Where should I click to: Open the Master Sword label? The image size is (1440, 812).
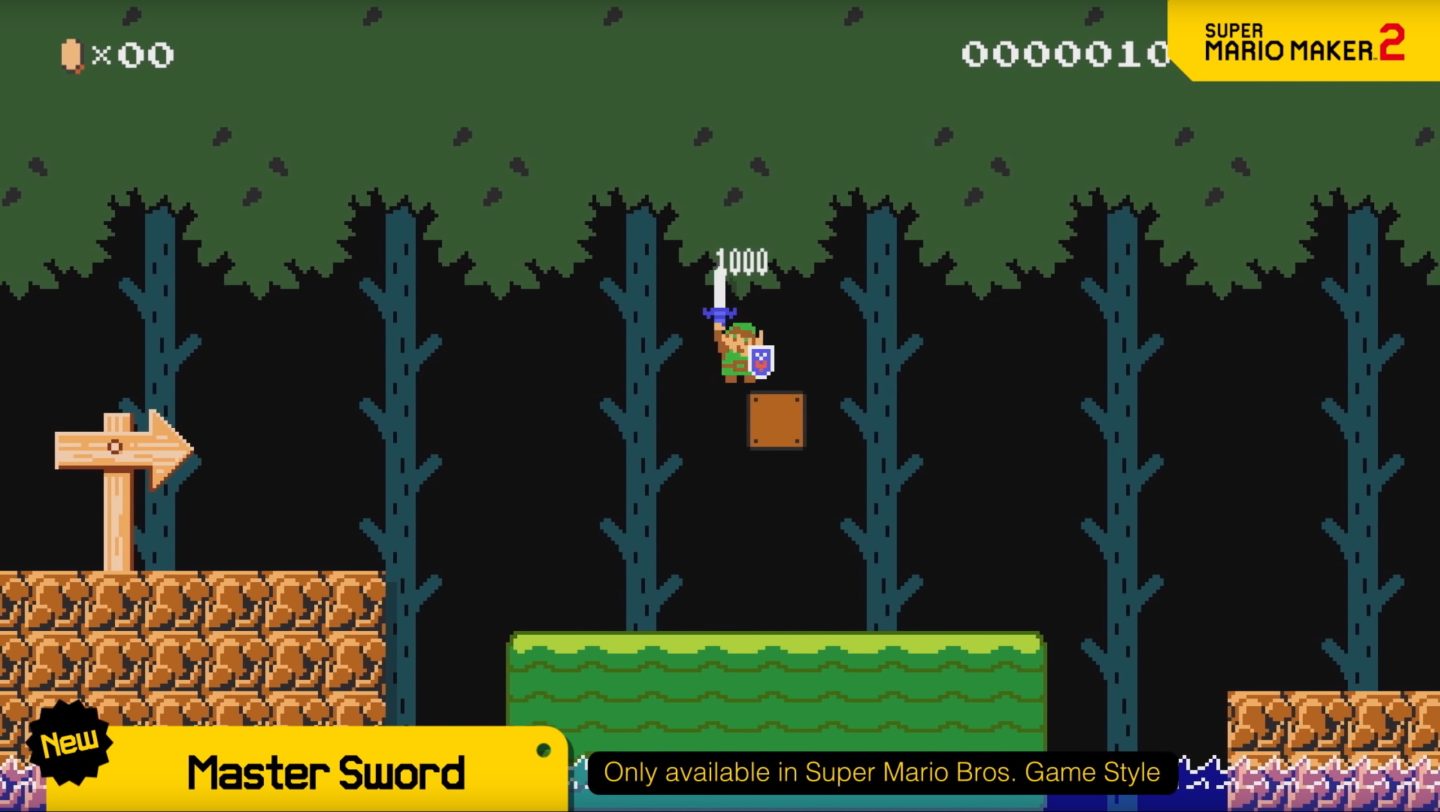coord(325,772)
